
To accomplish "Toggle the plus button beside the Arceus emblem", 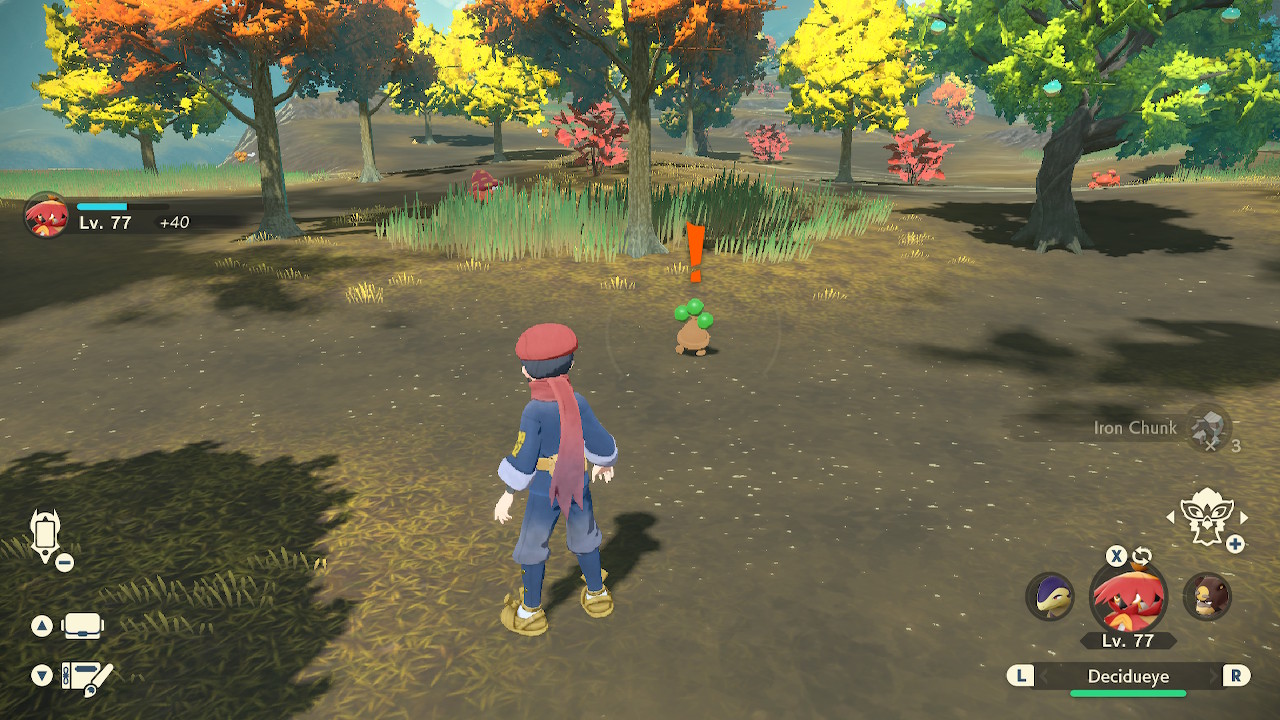I will tap(1236, 542).
